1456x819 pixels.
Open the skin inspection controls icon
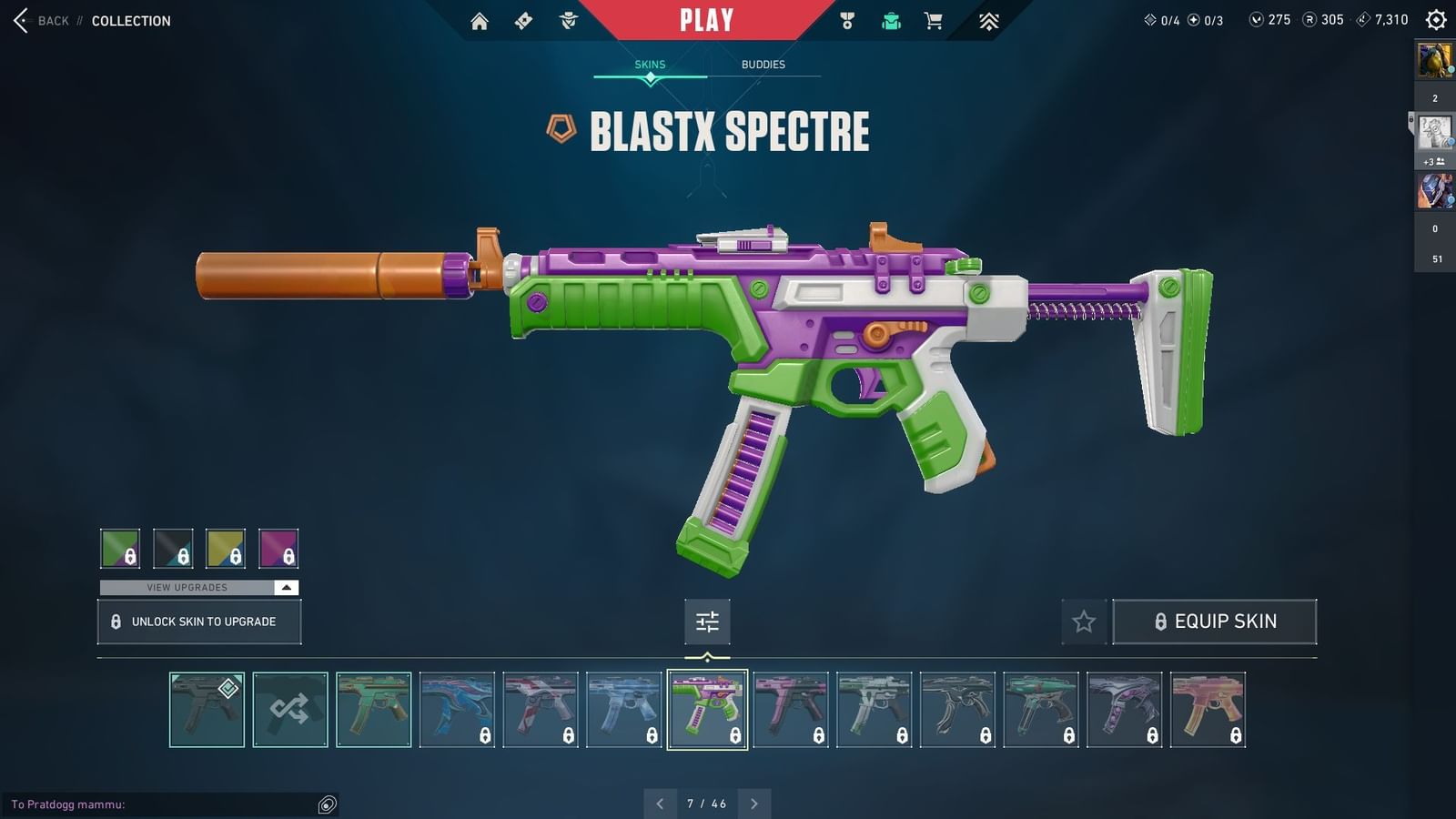(707, 622)
